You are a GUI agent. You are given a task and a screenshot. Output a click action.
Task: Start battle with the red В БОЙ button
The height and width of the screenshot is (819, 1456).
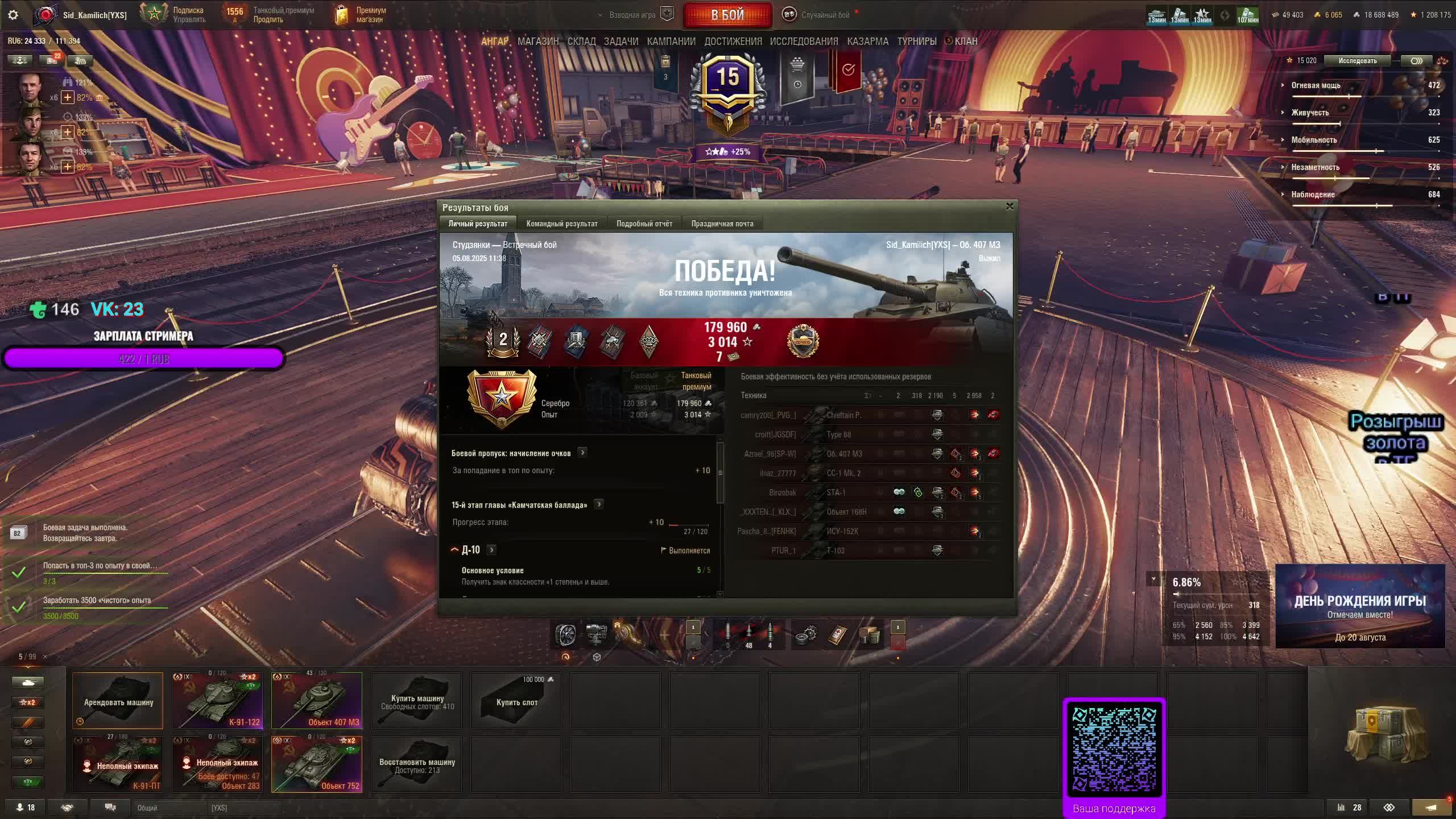727,15
